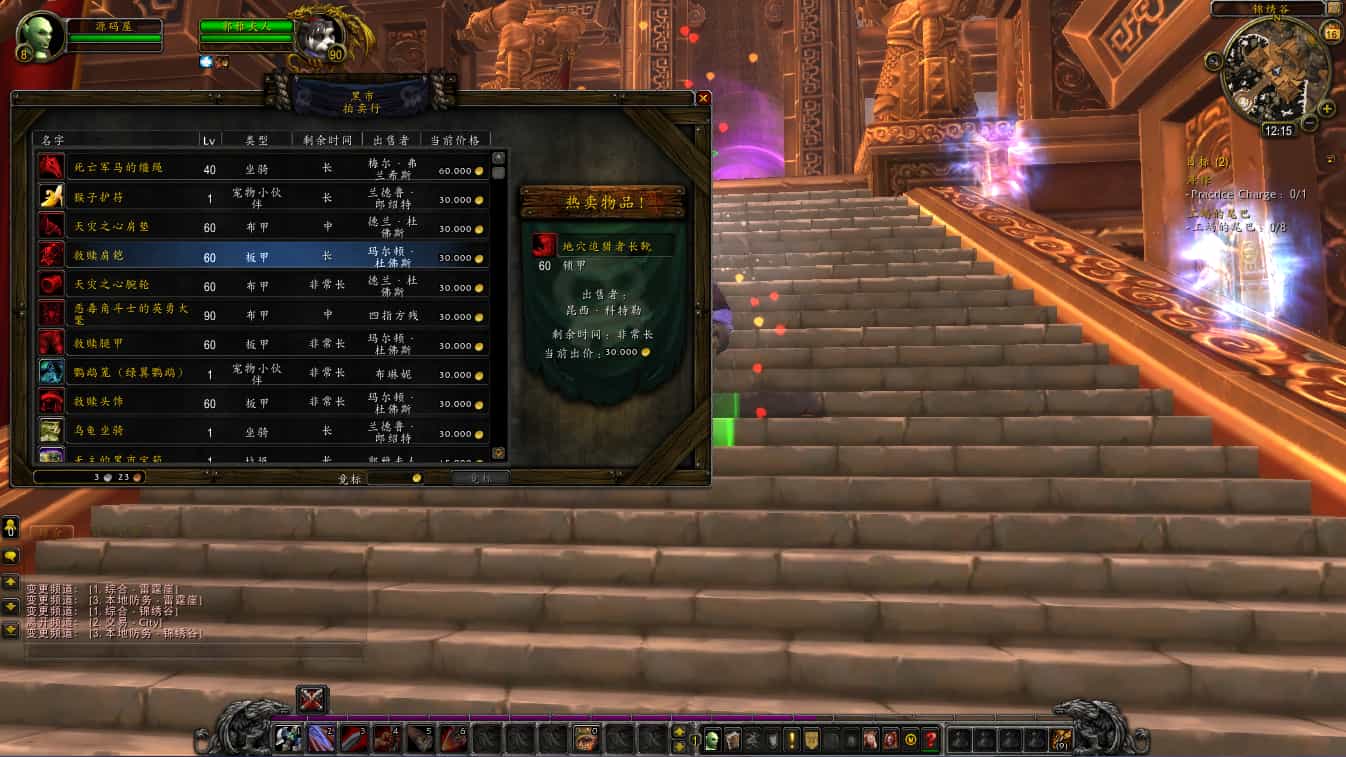Open the red question mark help button
Image resolution: width=1346 pixels, height=757 pixels.
[930, 740]
